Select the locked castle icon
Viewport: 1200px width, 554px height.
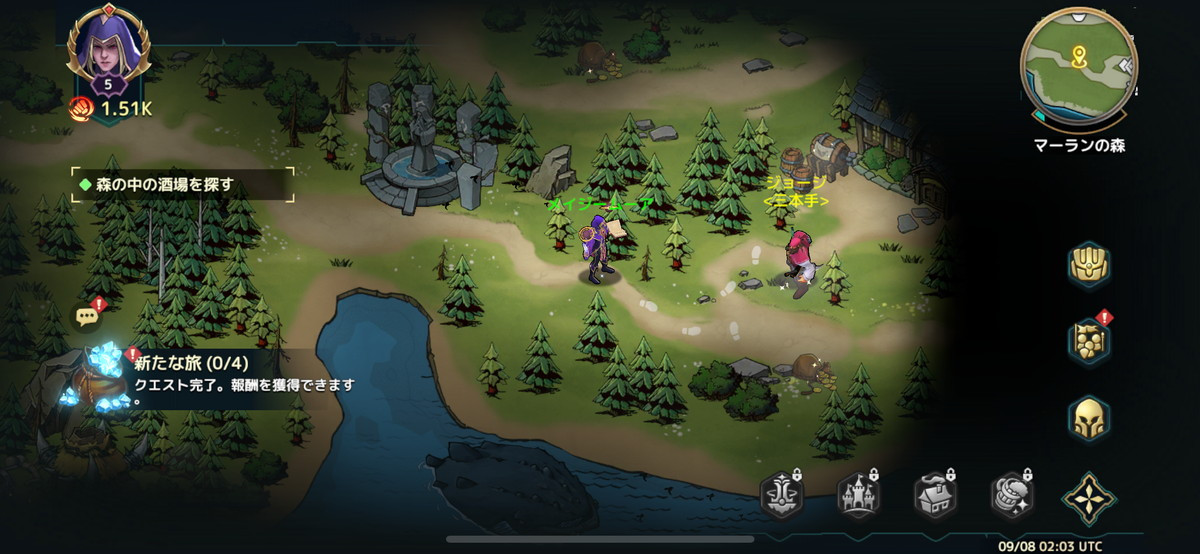pyautogui.click(x=858, y=496)
